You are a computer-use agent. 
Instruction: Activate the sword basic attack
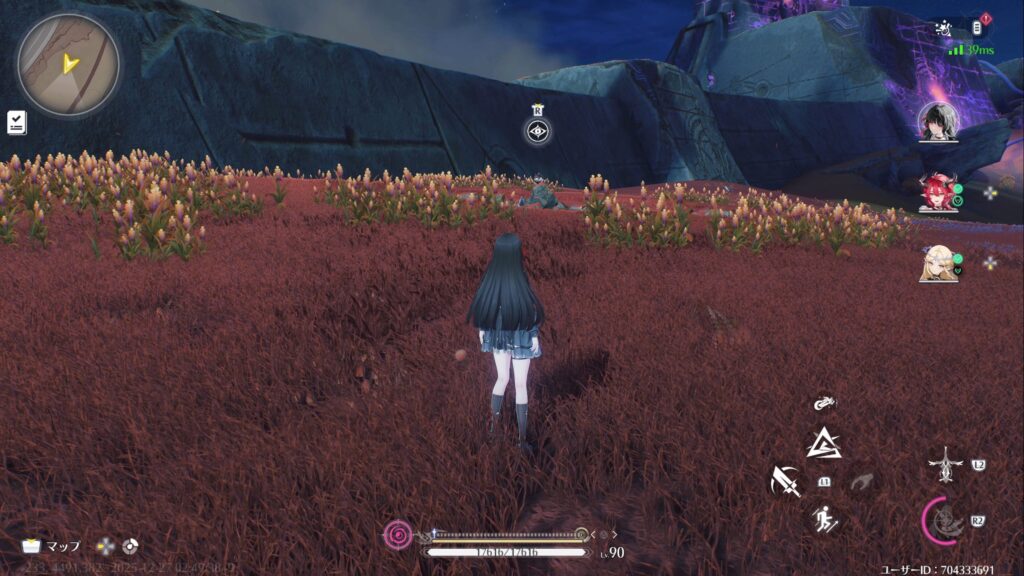click(x=786, y=482)
